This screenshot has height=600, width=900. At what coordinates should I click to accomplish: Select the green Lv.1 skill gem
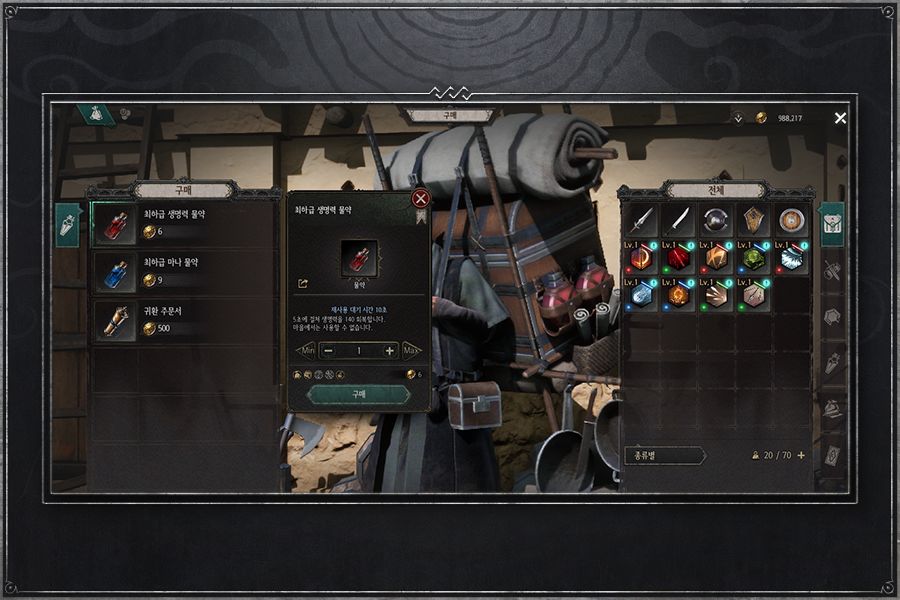pos(754,258)
